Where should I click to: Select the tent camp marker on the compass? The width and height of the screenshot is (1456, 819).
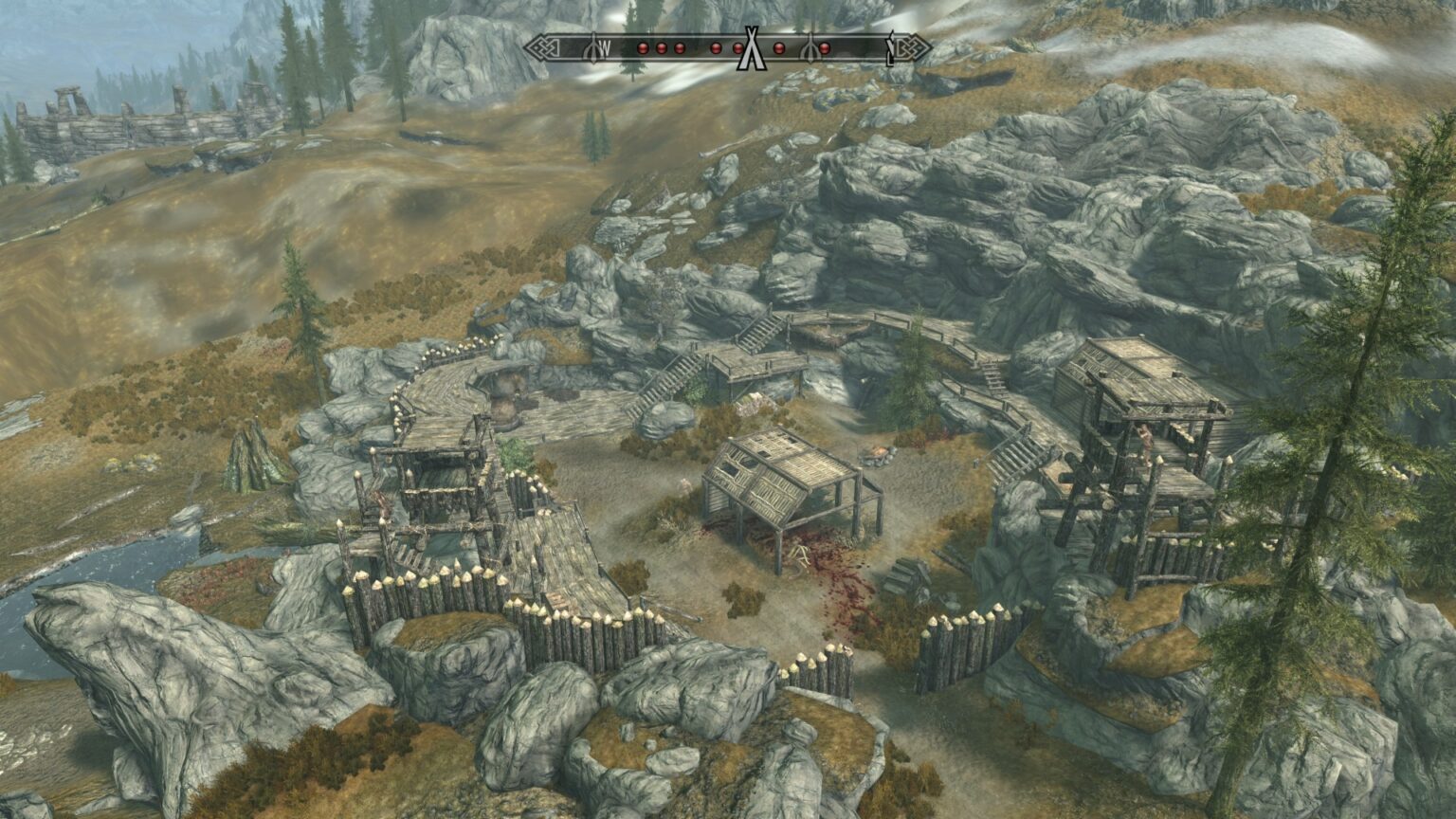(754, 49)
